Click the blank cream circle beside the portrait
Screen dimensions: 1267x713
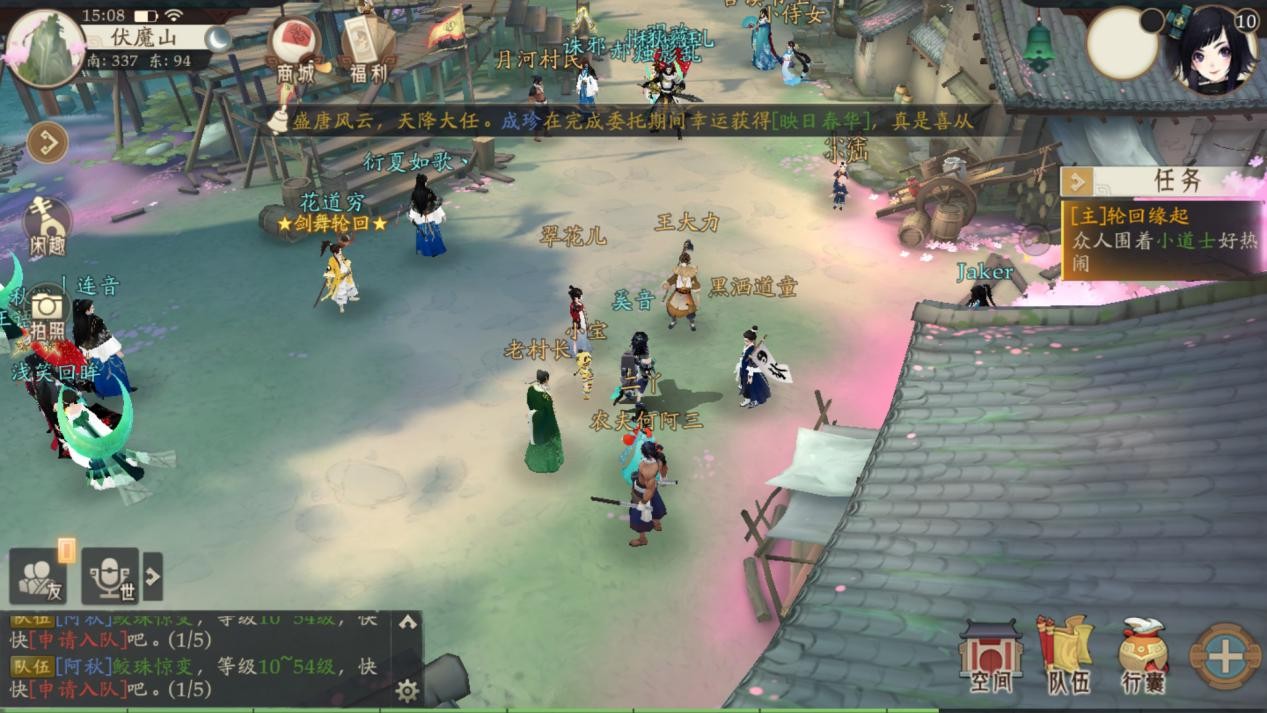click(1122, 44)
